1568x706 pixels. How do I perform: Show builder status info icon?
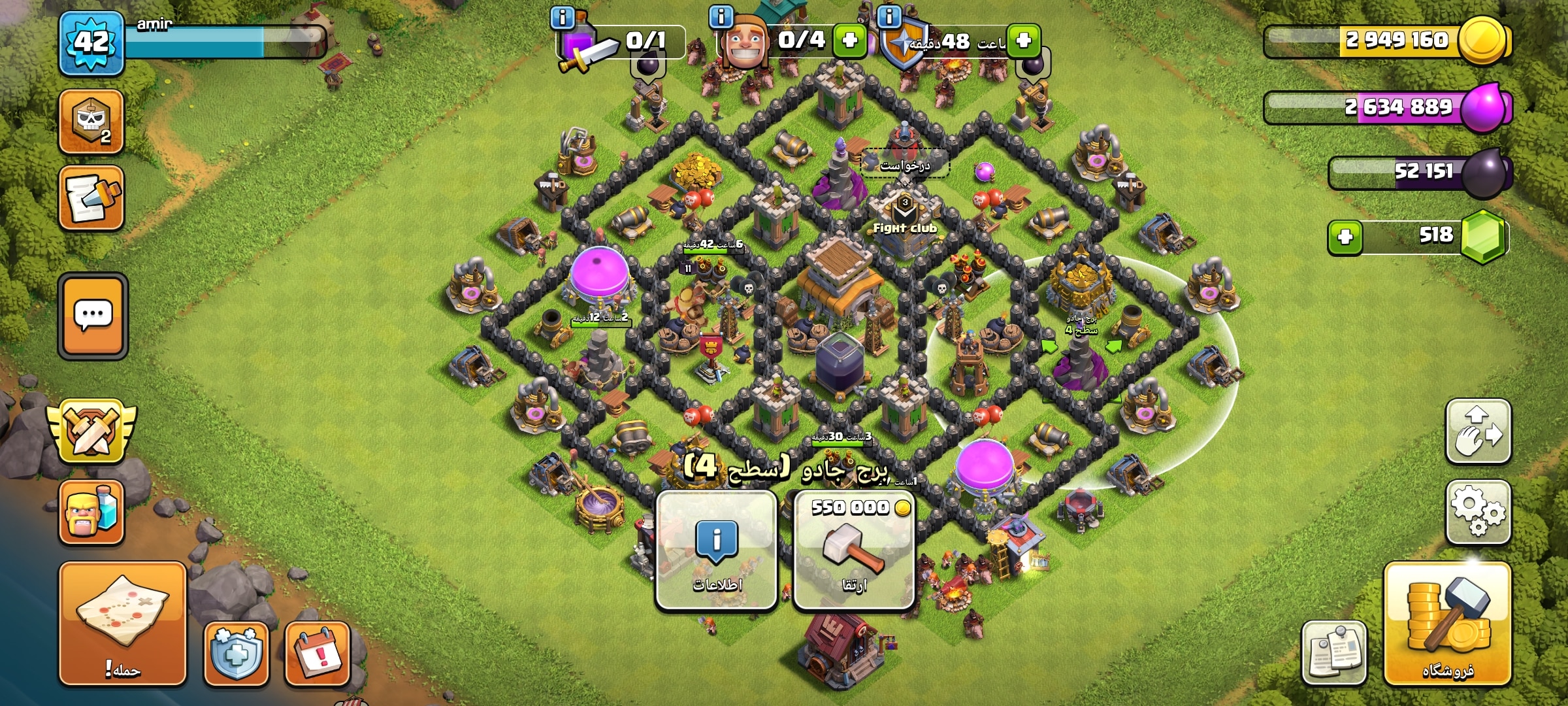point(721,17)
